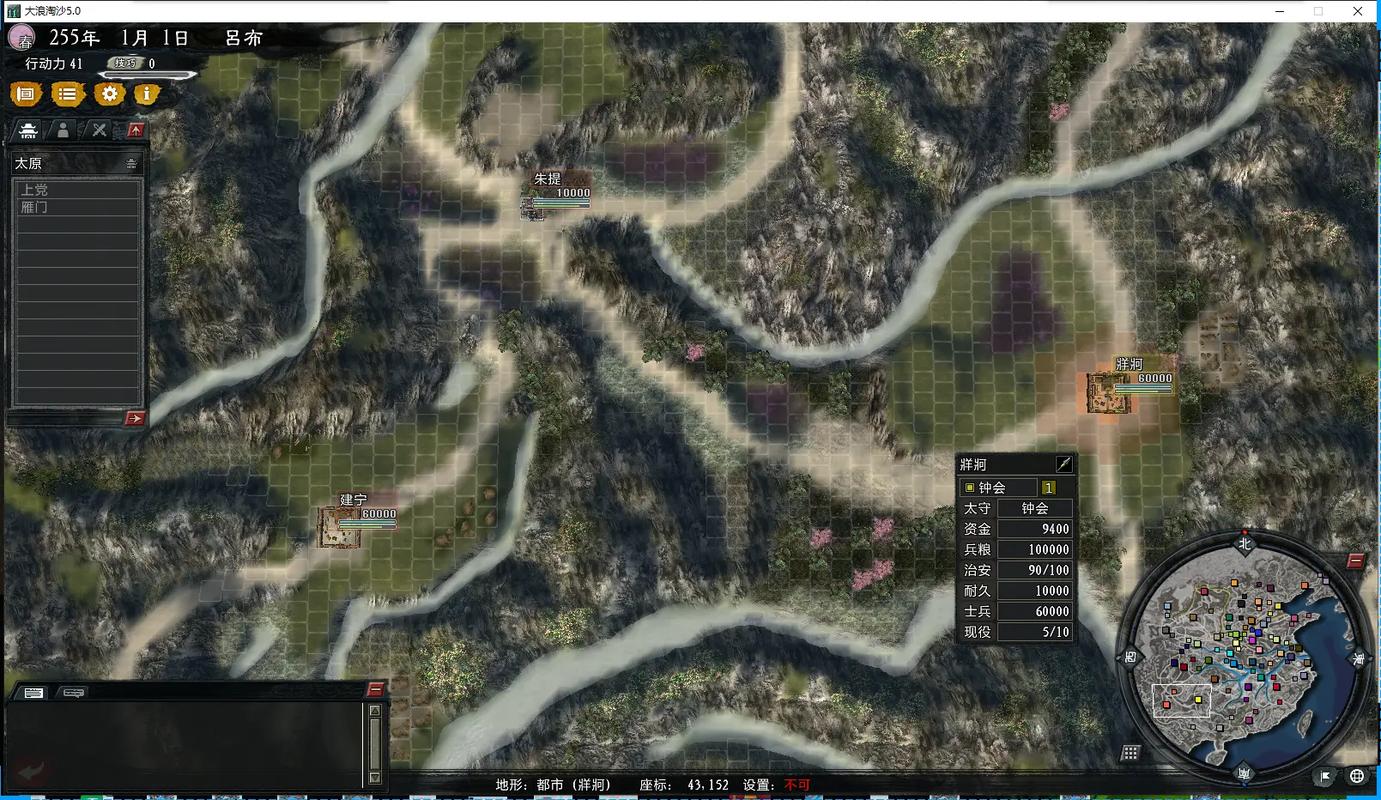This screenshot has height=800, width=1381.
Task: Open the gear settings button
Action: tap(109, 94)
